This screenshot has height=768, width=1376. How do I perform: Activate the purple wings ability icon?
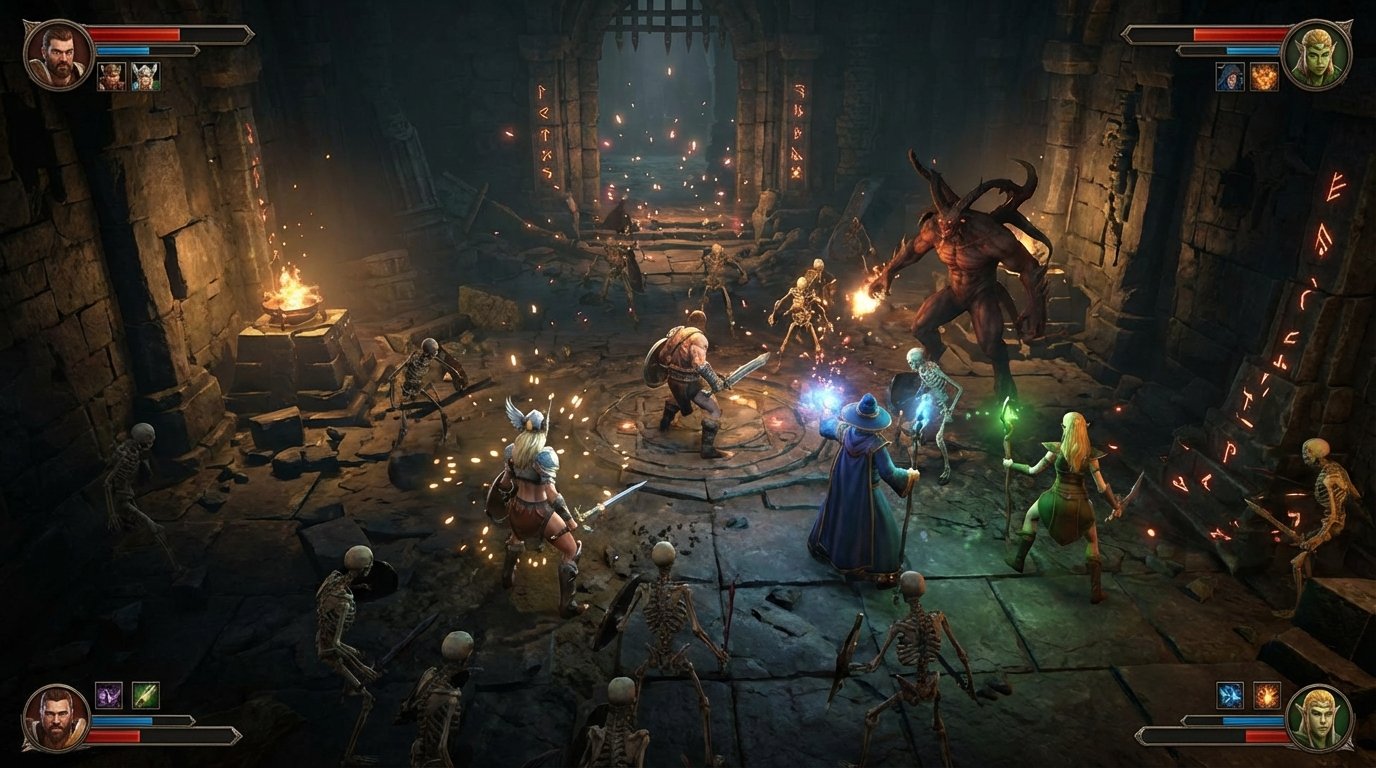tap(109, 695)
